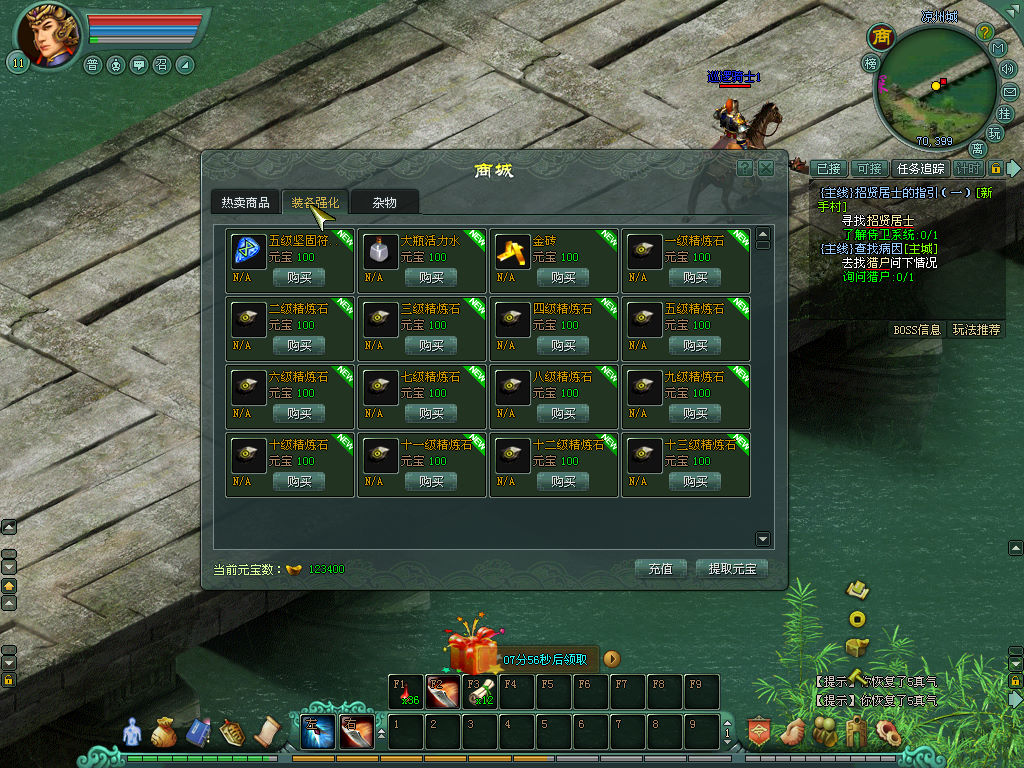Buy the 十三级精炼石 stone

(x=695, y=481)
